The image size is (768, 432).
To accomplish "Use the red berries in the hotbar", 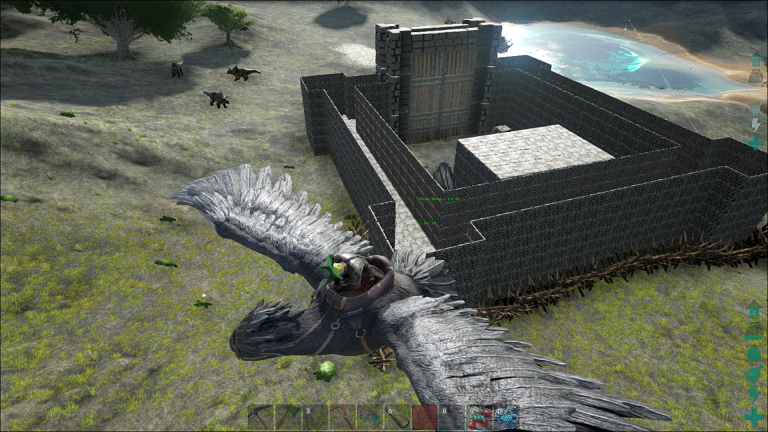I will click(x=480, y=417).
